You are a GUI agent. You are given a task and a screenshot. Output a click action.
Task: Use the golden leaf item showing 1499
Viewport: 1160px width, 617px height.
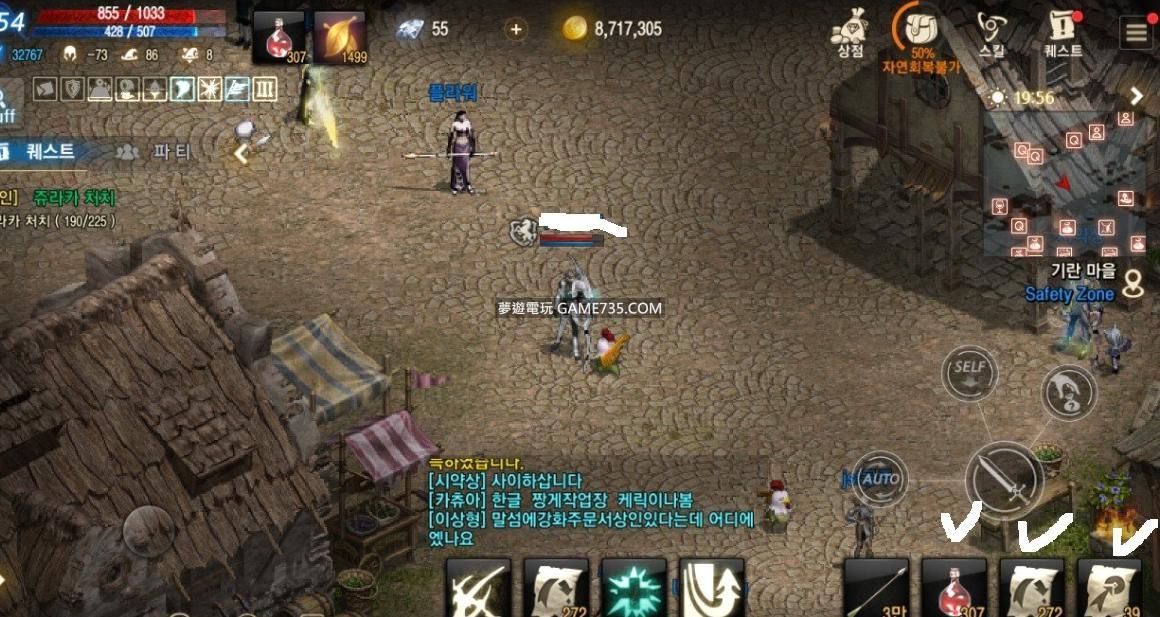pyautogui.click(x=340, y=38)
